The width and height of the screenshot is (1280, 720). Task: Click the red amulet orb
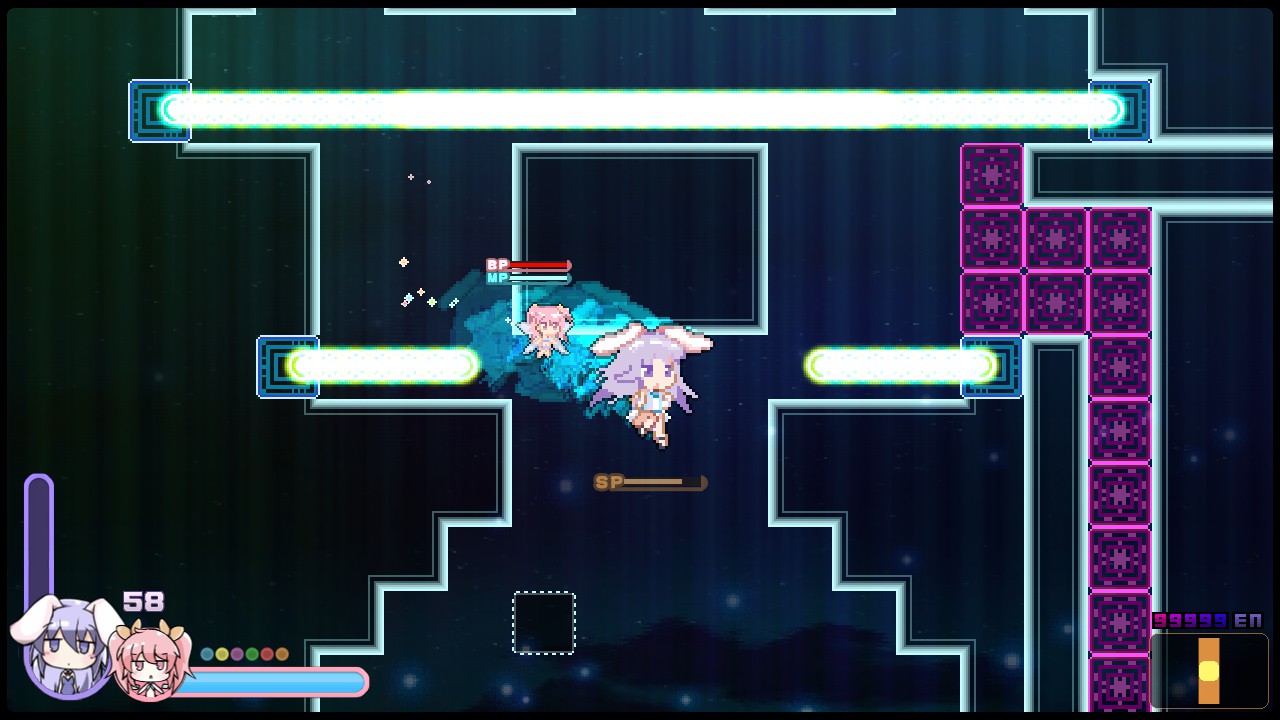267,654
